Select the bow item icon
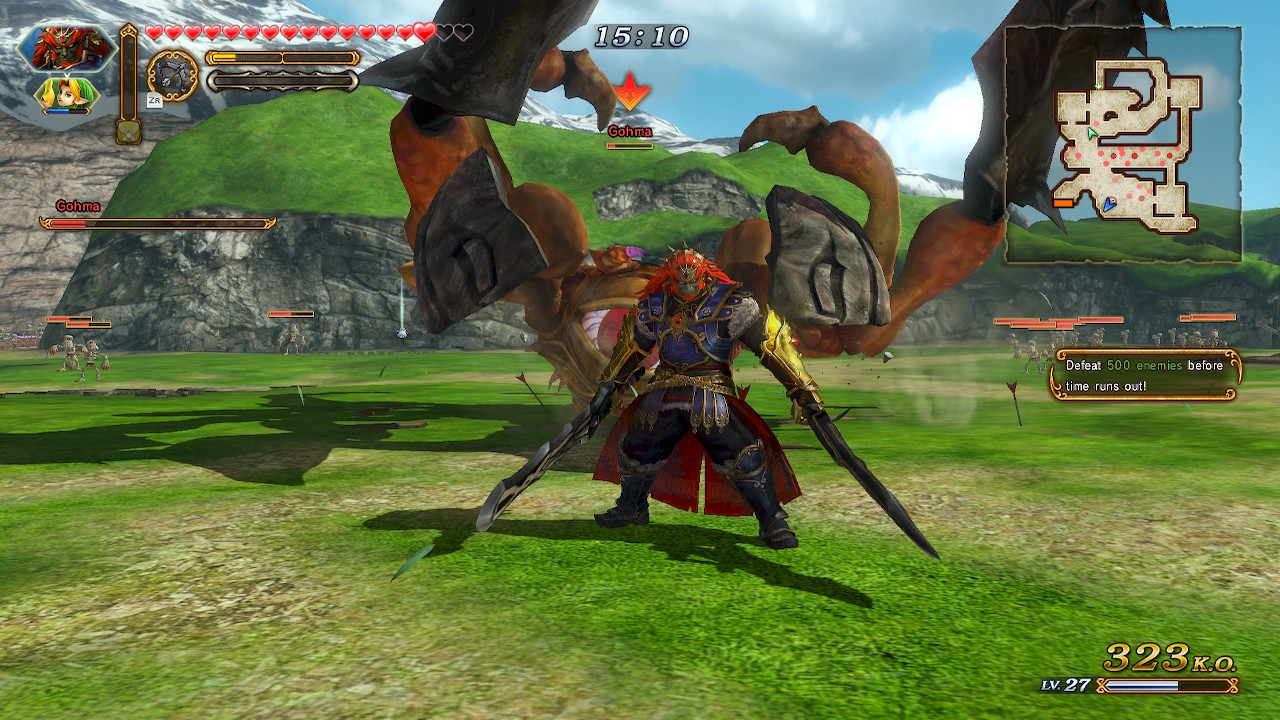Screen dimensions: 1280x720 pos(173,76)
